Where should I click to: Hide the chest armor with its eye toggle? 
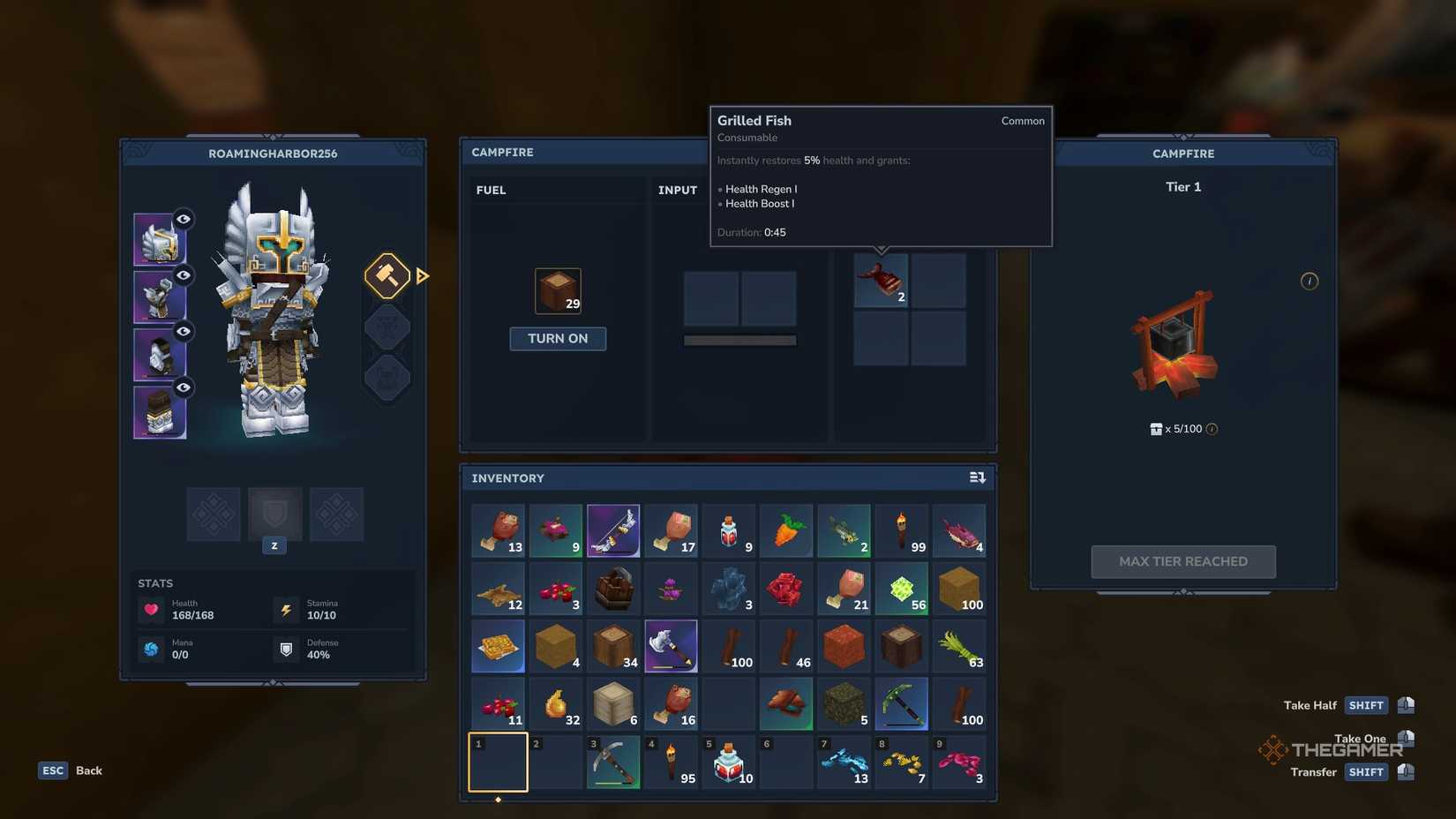point(183,274)
